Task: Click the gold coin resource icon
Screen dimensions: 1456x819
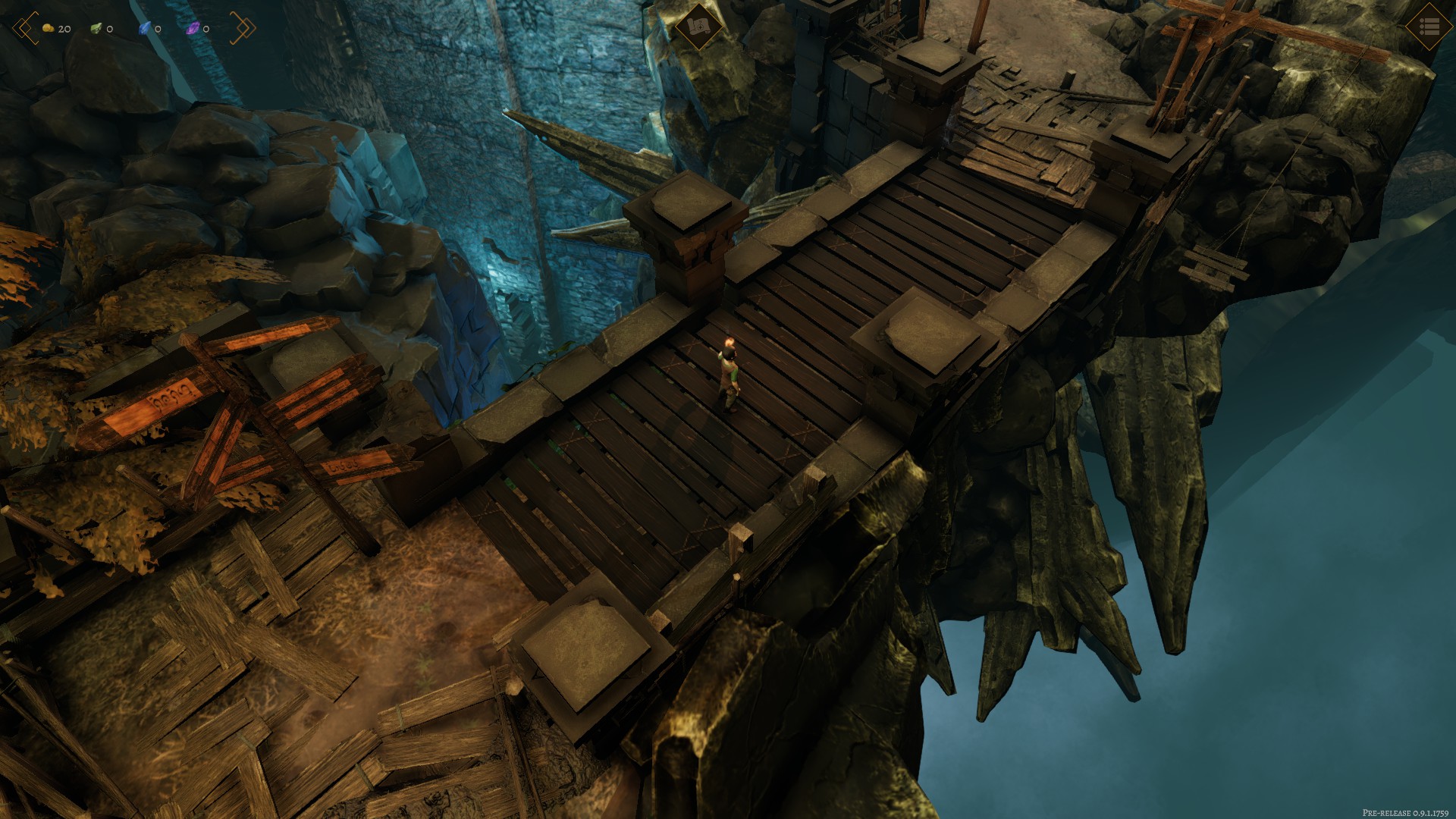Action: pyautogui.click(x=47, y=29)
